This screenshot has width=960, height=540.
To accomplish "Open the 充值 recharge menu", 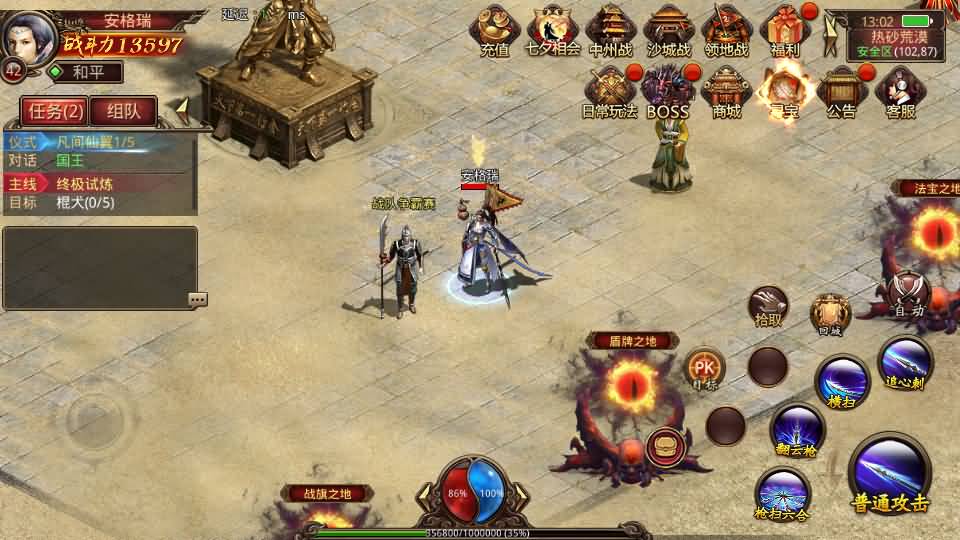I will (x=494, y=30).
